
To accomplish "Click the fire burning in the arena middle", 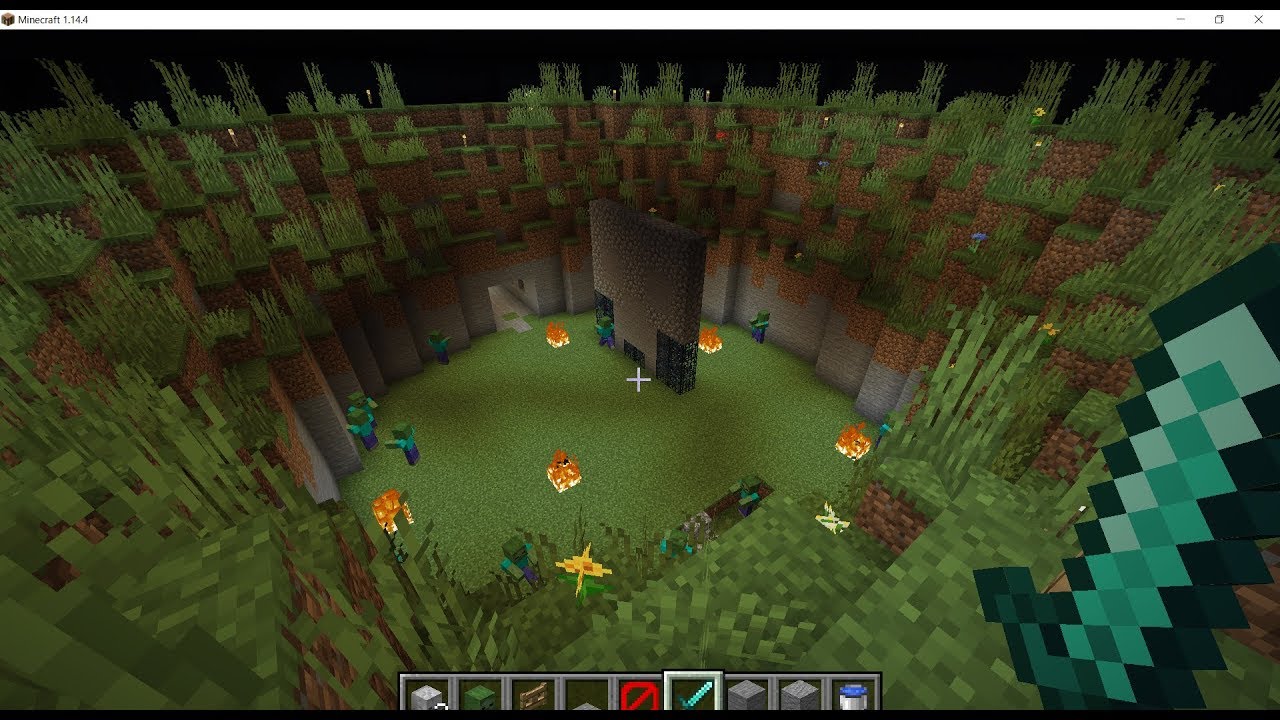I will tap(562, 470).
